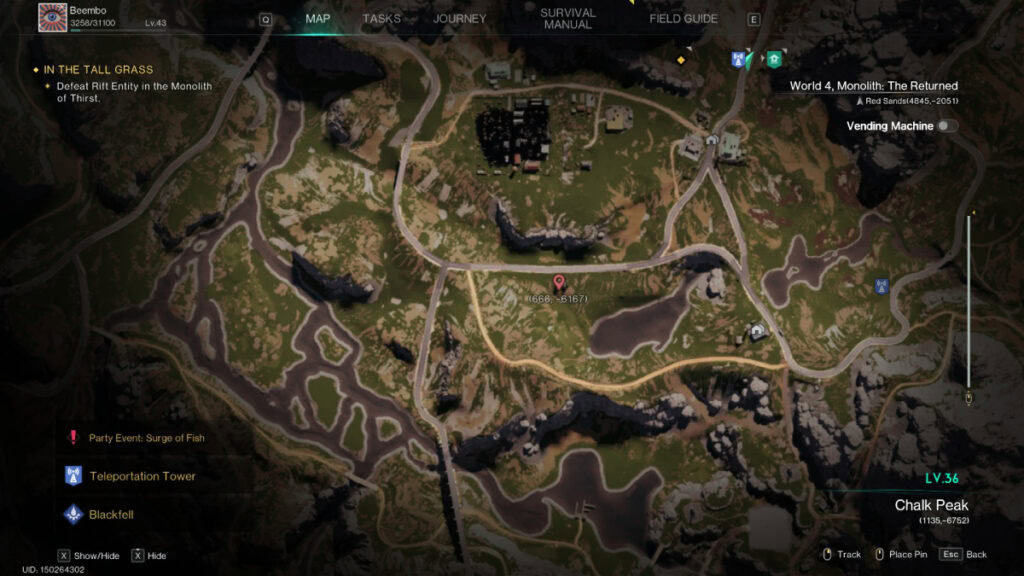Open the SURVIVAL MANUAL tab
This screenshot has height=576, width=1024.
point(568,18)
